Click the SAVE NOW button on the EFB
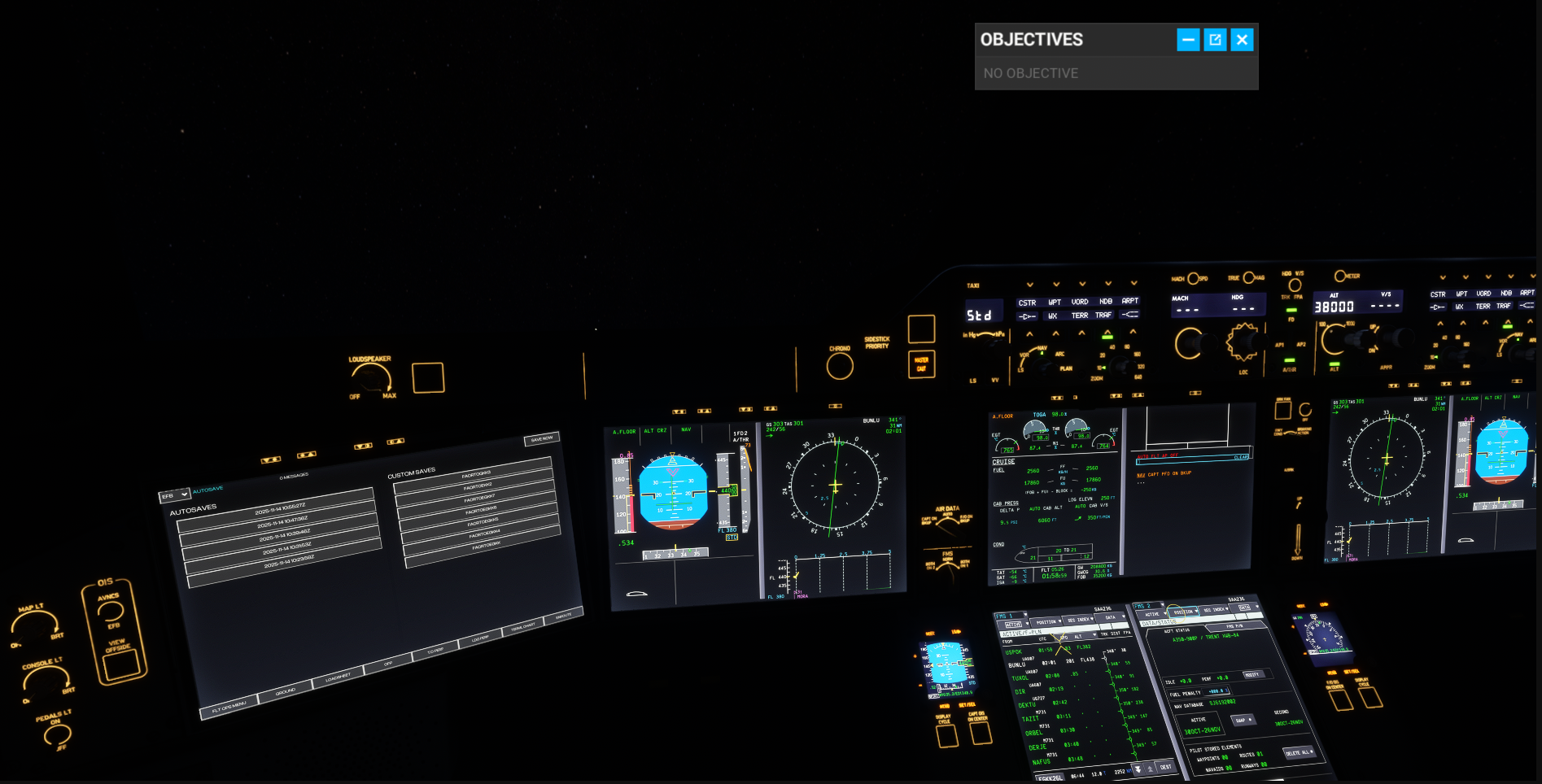Screen dimensions: 1542x784 click(x=542, y=438)
